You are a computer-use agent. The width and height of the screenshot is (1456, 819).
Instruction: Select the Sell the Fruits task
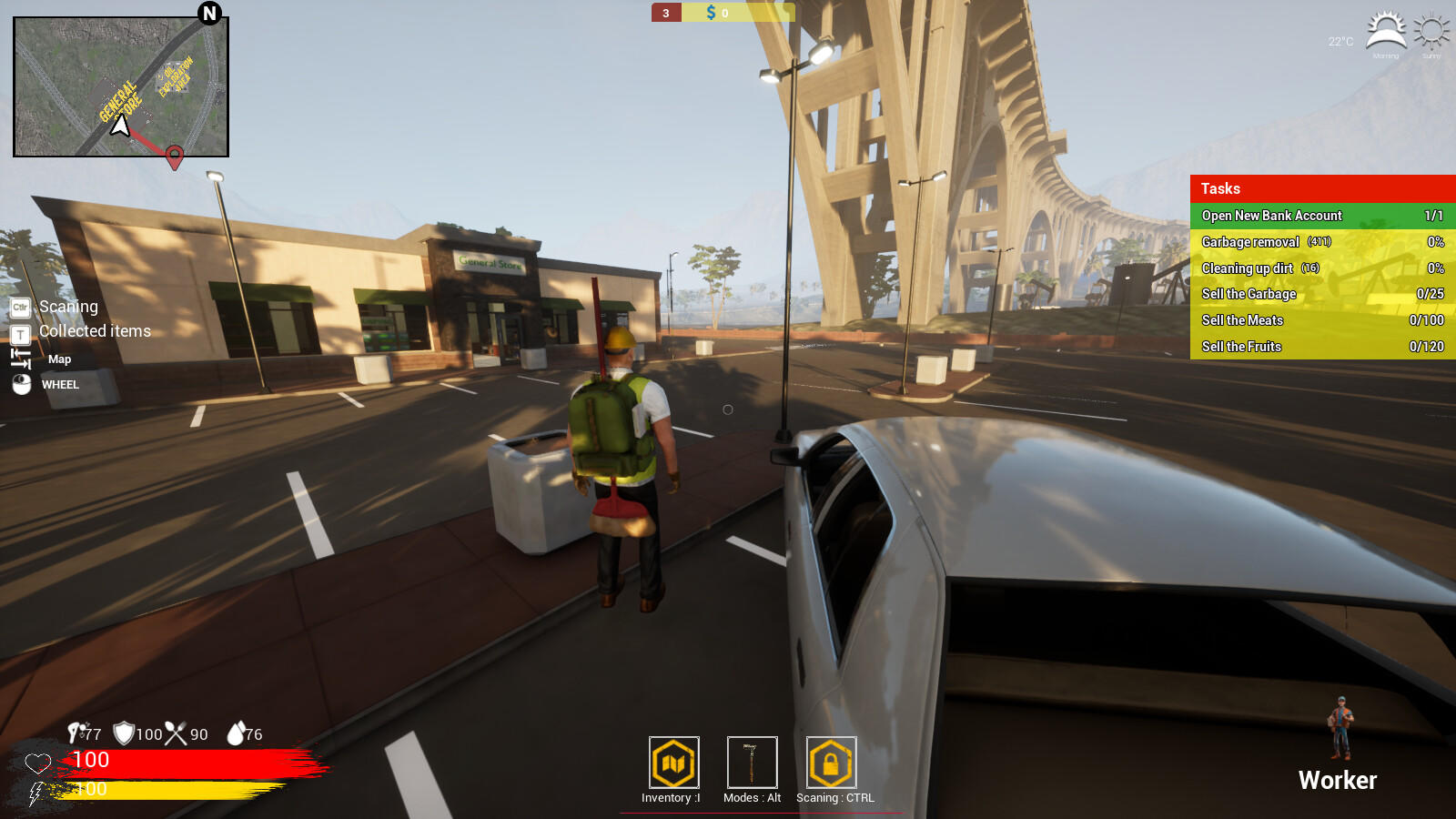(1320, 347)
